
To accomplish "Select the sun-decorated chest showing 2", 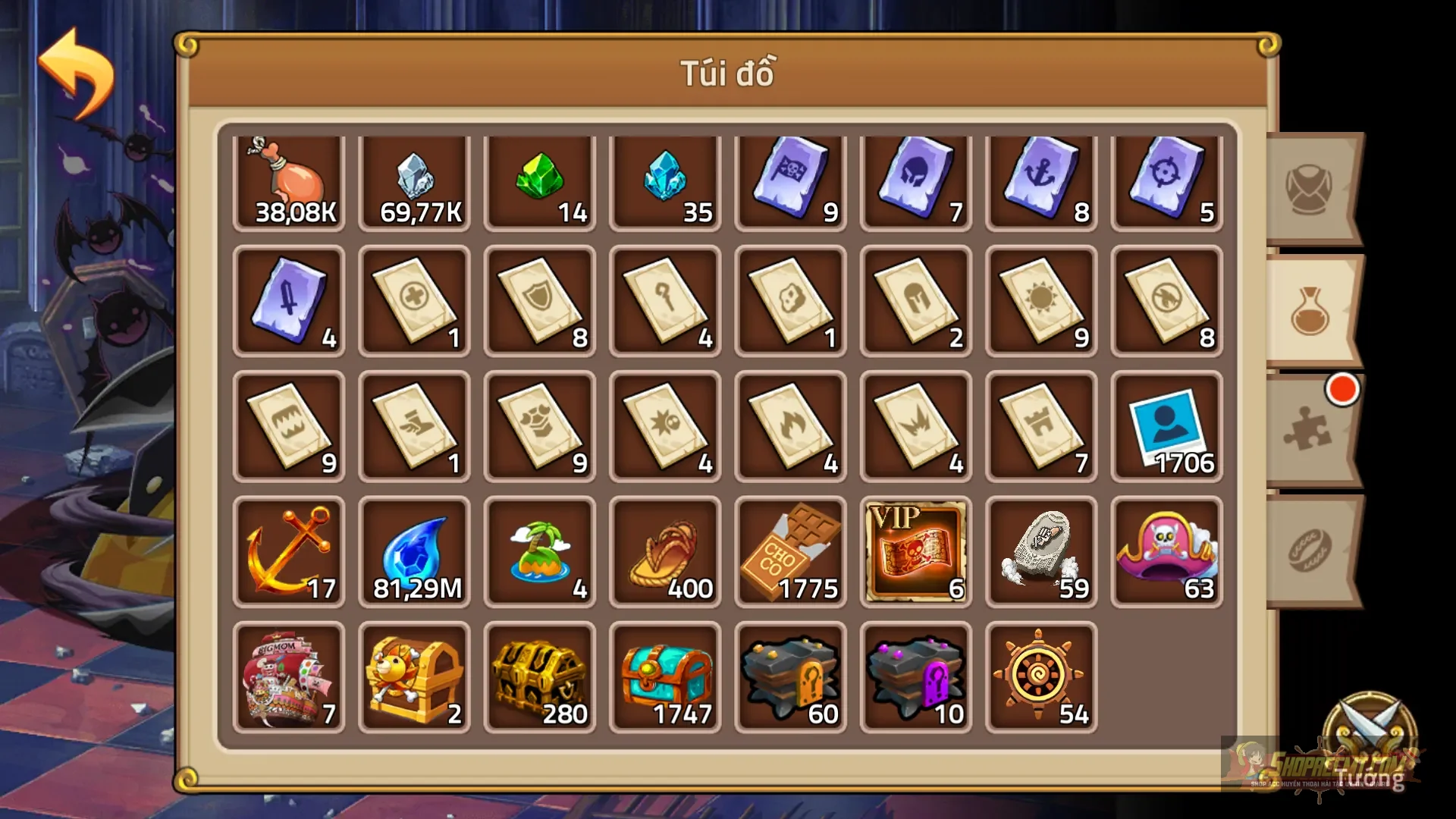I will pyautogui.click(x=413, y=675).
